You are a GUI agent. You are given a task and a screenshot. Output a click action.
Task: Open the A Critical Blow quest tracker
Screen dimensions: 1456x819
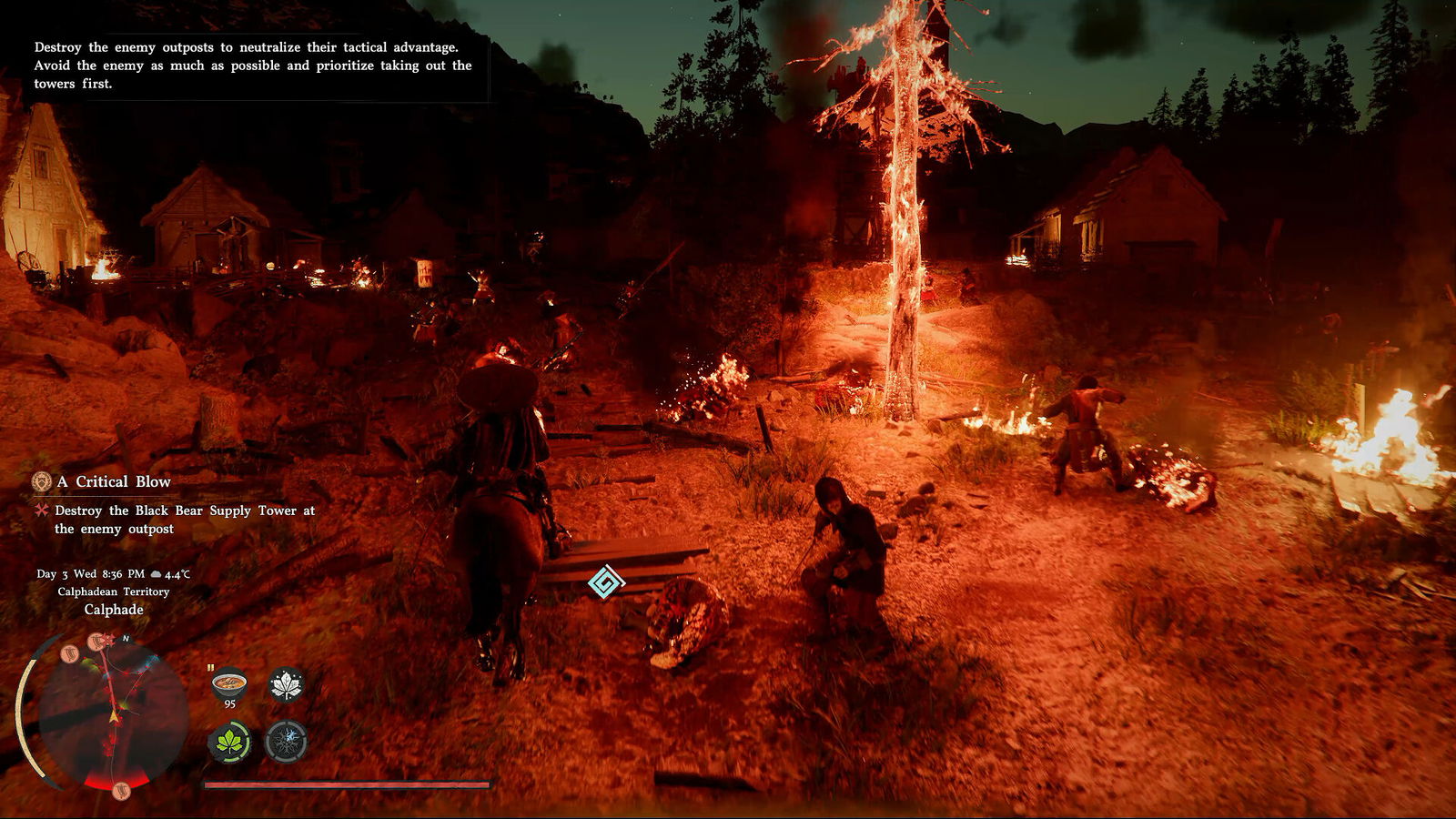coord(113,481)
